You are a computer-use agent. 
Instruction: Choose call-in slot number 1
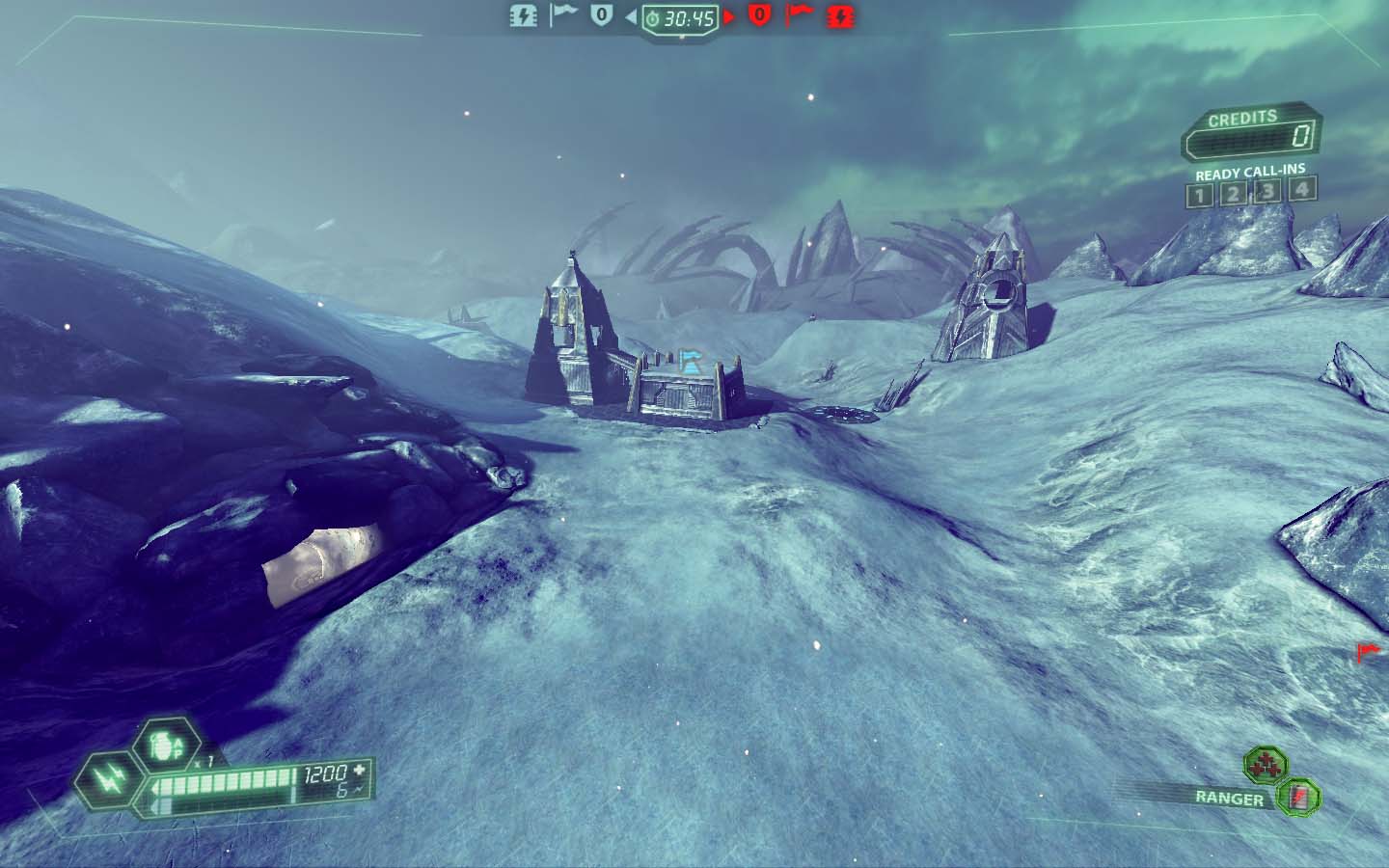point(1199,193)
